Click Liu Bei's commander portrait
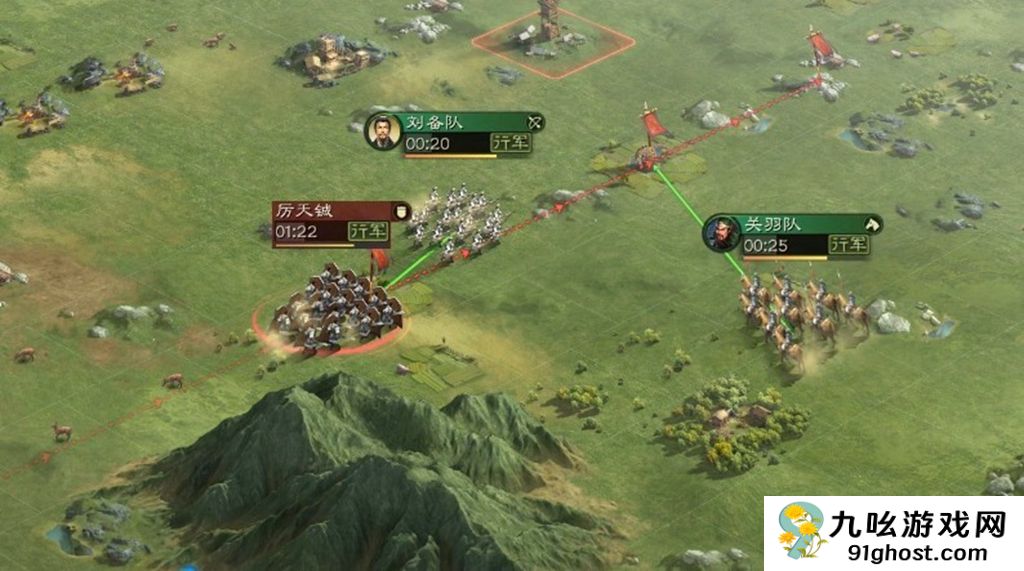This screenshot has height=571, width=1024. tap(380, 131)
